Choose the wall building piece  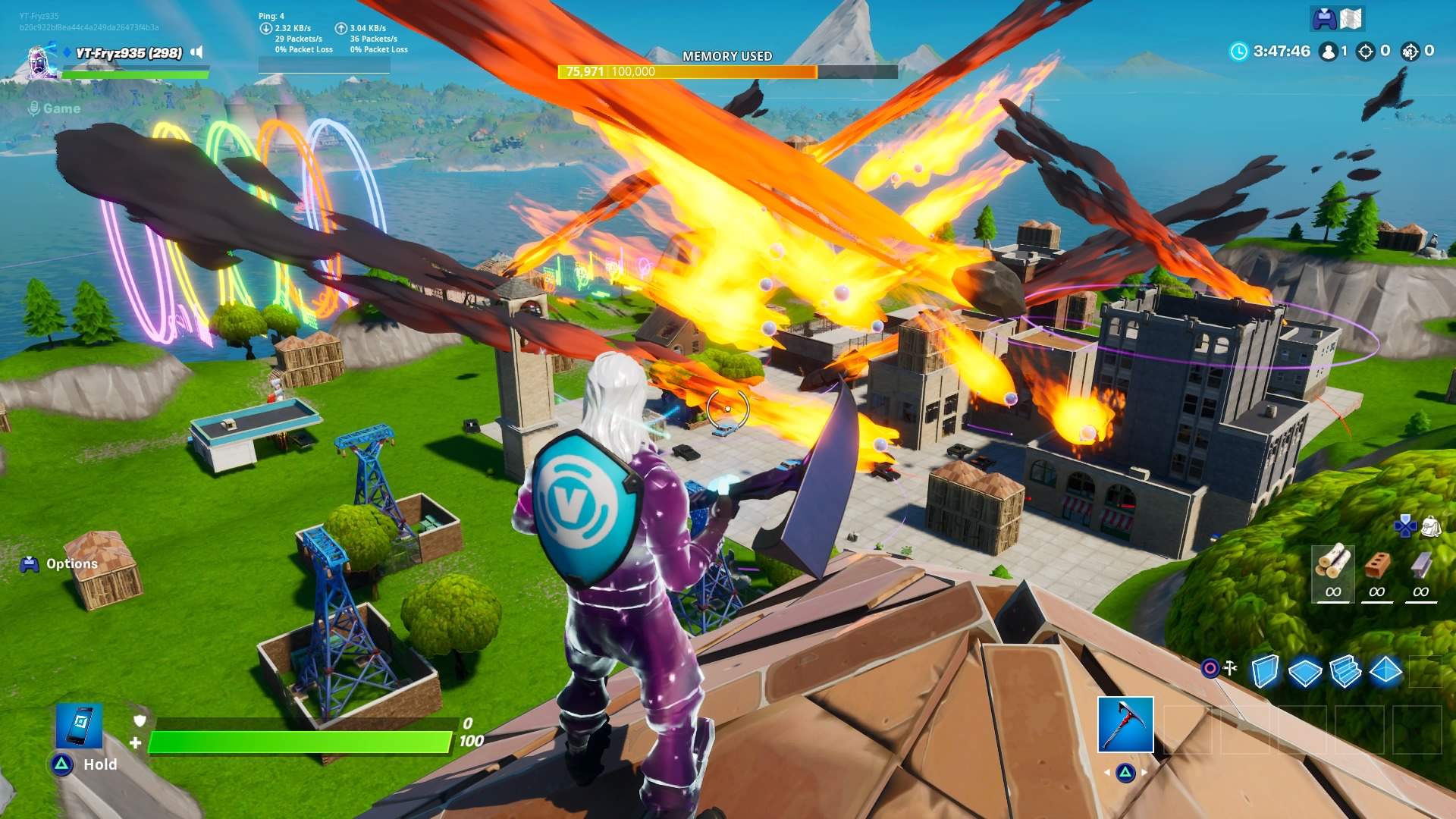click(1264, 671)
